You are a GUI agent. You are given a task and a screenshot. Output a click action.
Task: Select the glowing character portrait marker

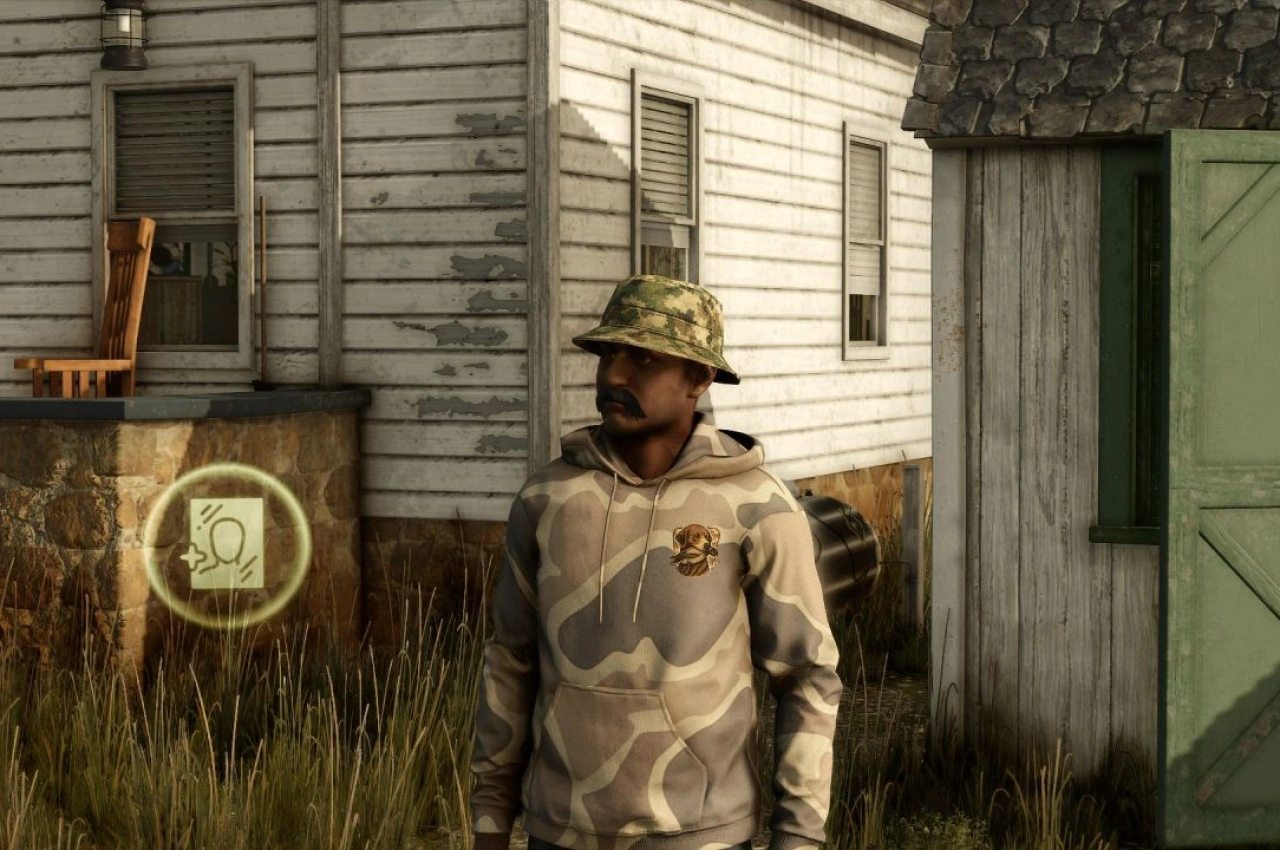coord(227,544)
